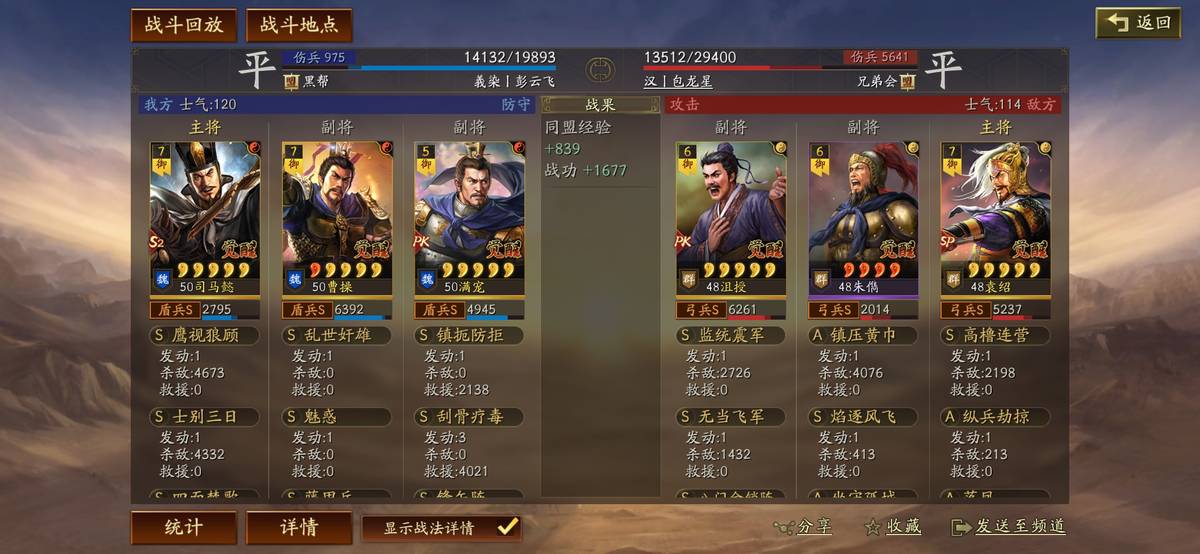This screenshot has width=1200, height=554.
Task: Click the 返回 back button
Action: (x=1138, y=24)
